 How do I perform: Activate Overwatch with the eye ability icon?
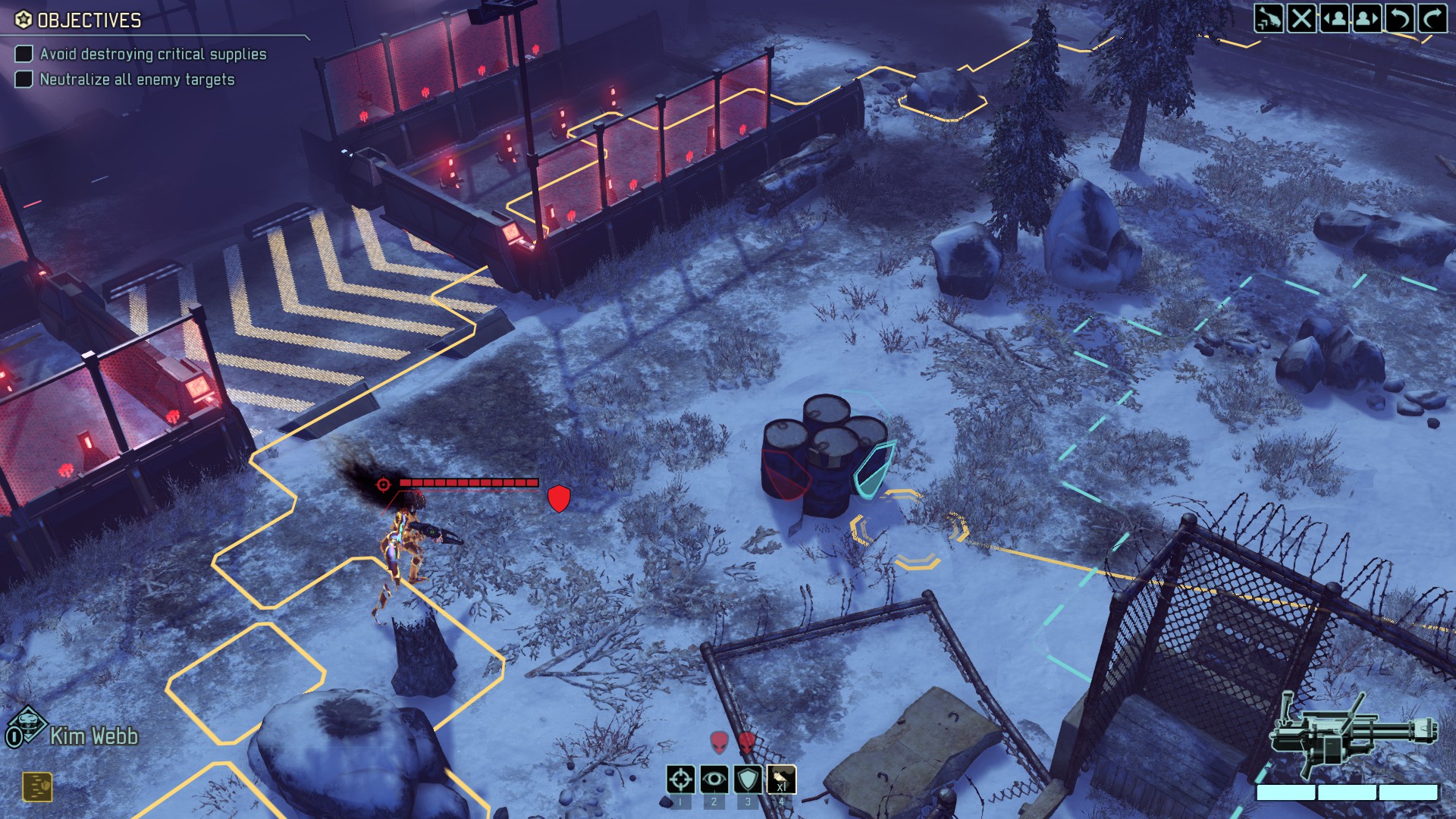click(x=714, y=780)
